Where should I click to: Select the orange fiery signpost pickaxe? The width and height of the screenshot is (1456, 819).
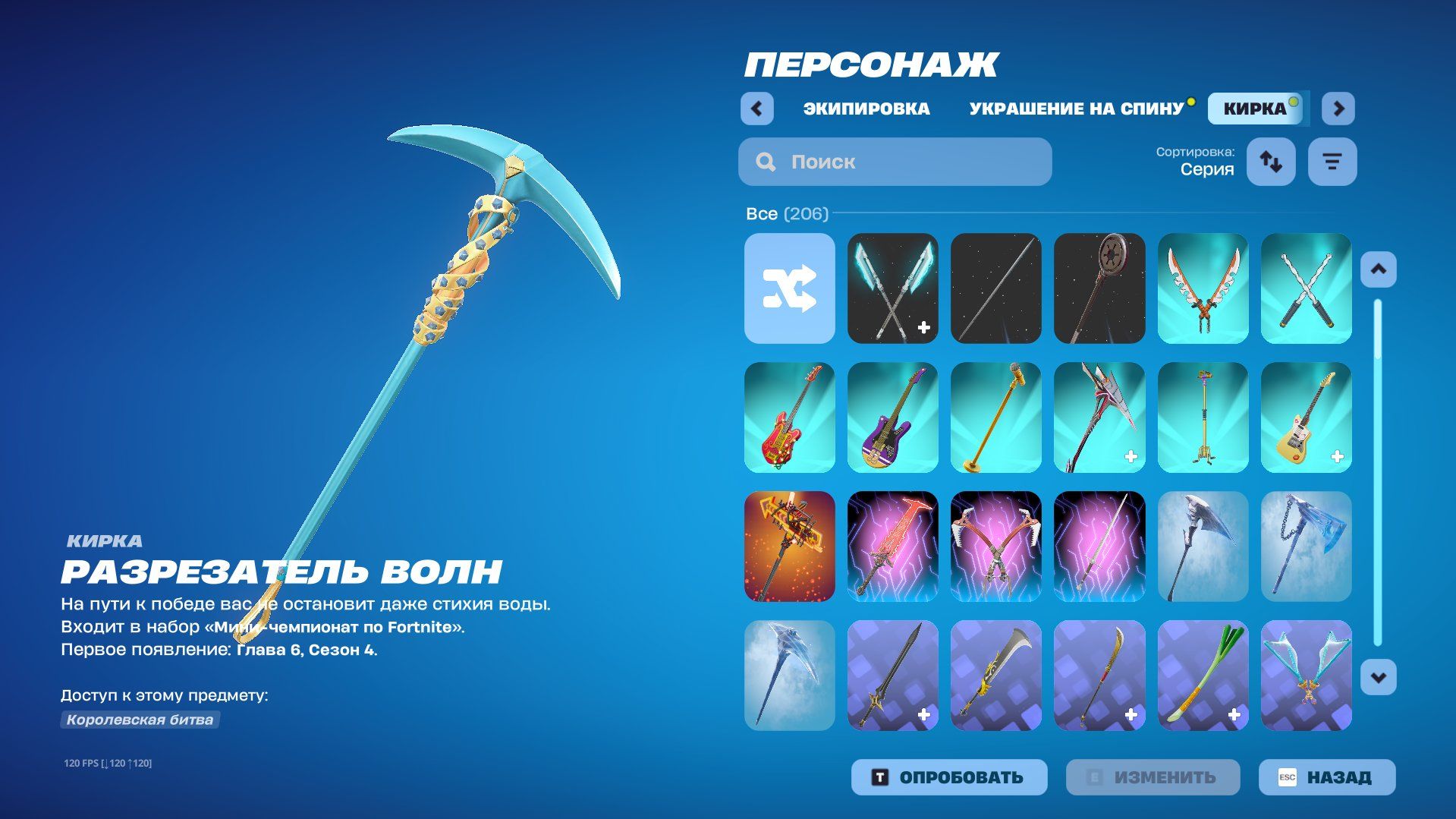point(789,547)
